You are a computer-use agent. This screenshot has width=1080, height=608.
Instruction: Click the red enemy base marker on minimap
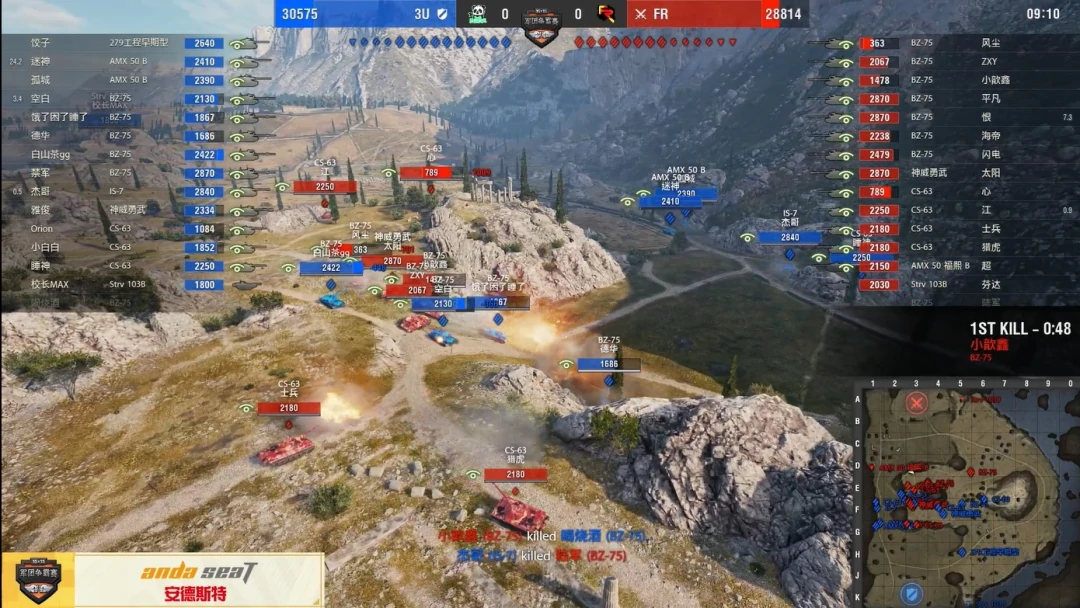click(916, 402)
